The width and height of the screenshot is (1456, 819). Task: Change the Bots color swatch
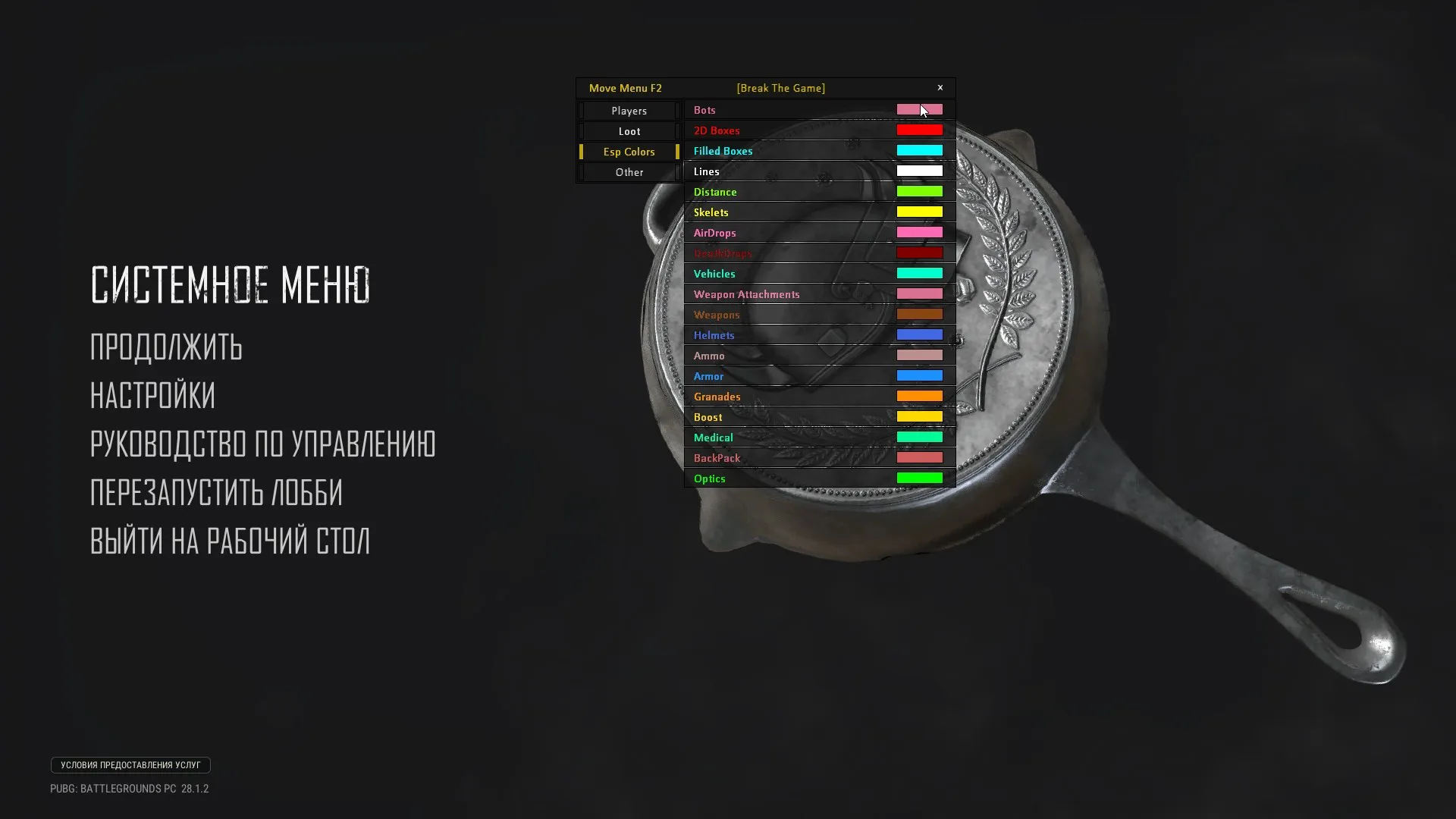919,109
